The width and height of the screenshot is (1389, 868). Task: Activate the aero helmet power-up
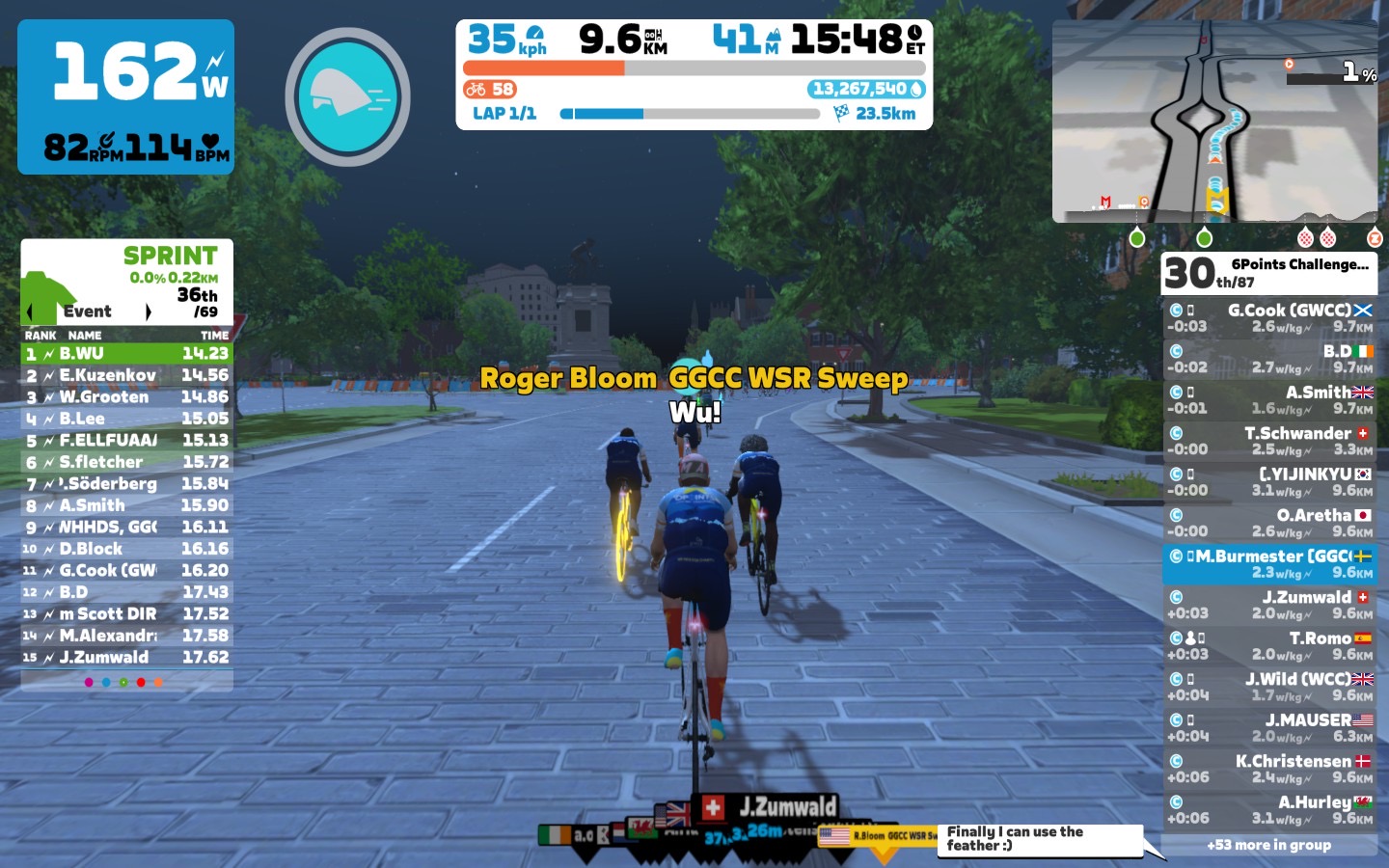tap(347, 96)
